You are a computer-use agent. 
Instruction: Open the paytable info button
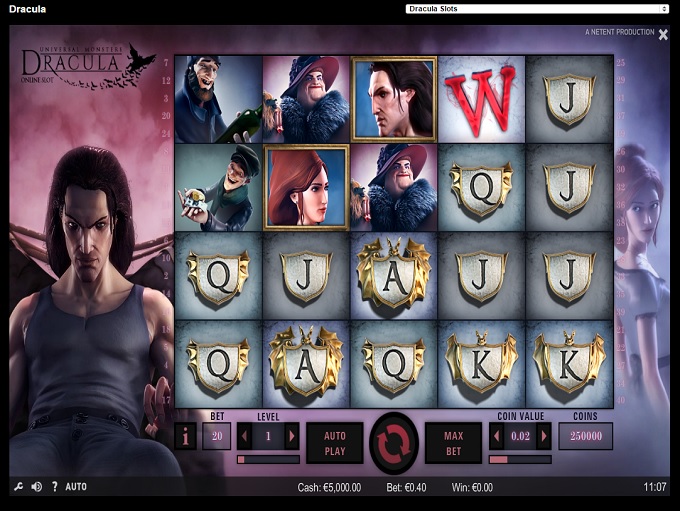(x=185, y=436)
